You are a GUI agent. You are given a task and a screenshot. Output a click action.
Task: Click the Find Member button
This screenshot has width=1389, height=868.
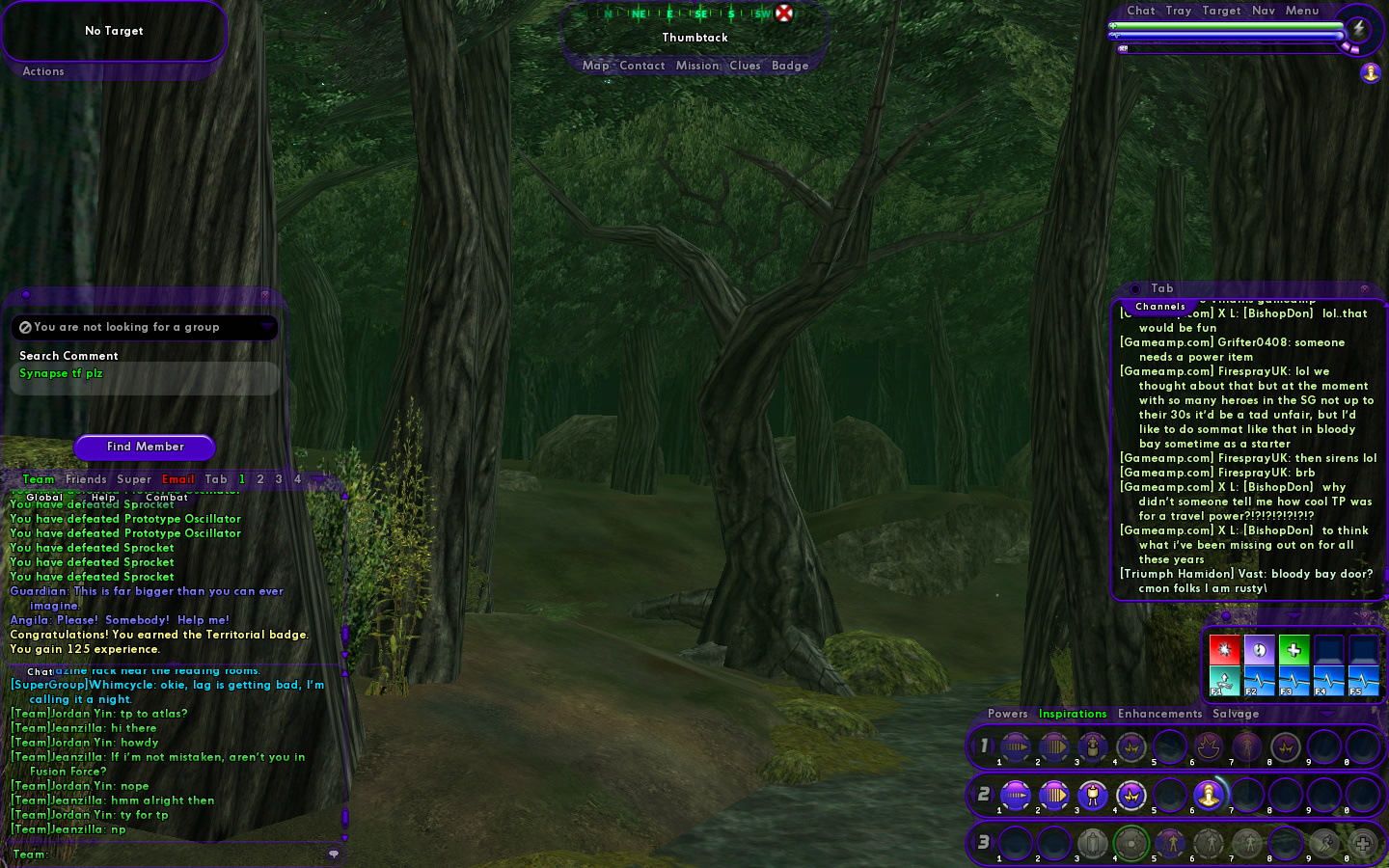coord(145,447)
